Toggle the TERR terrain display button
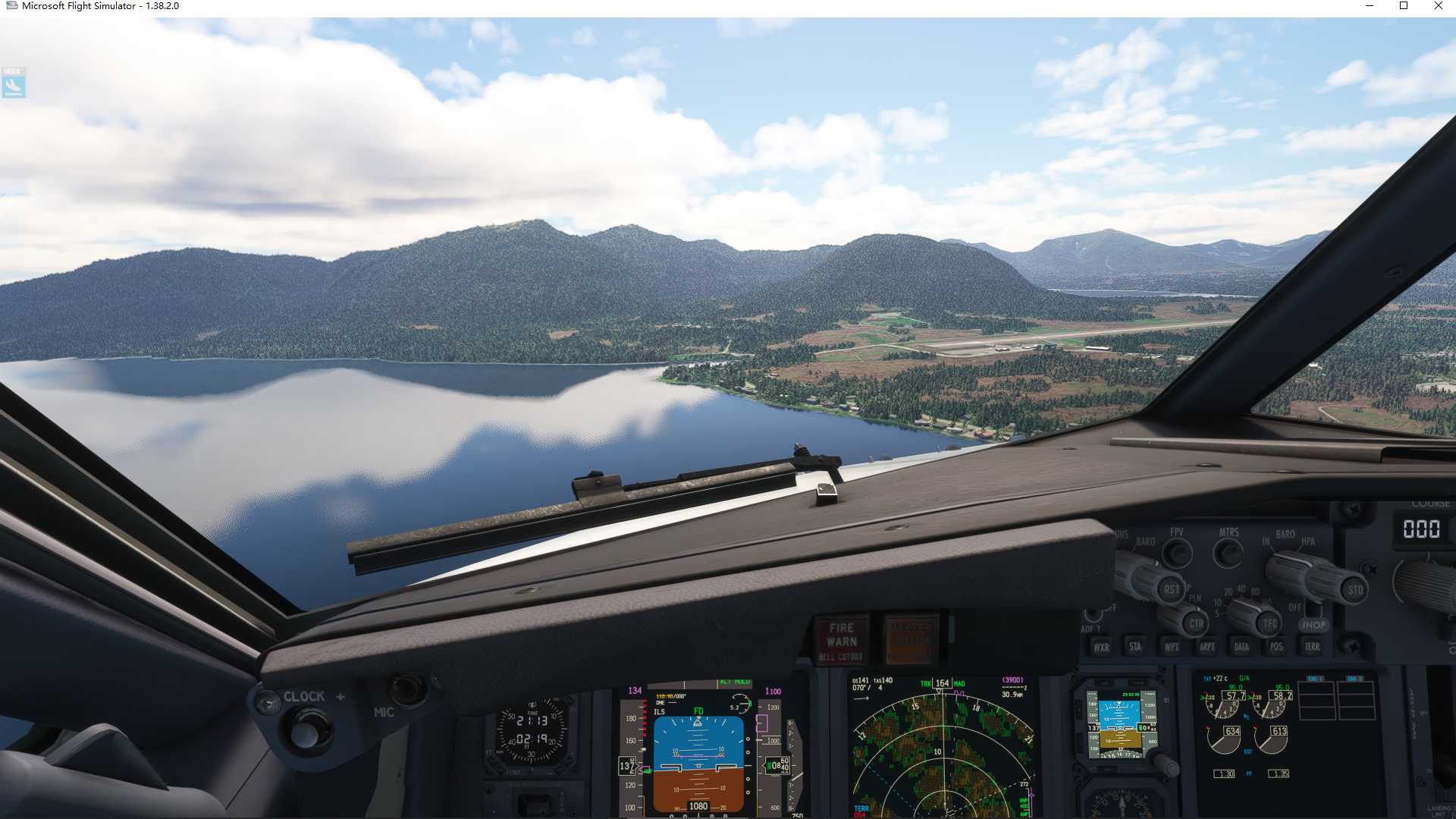 pos(1312,647)
